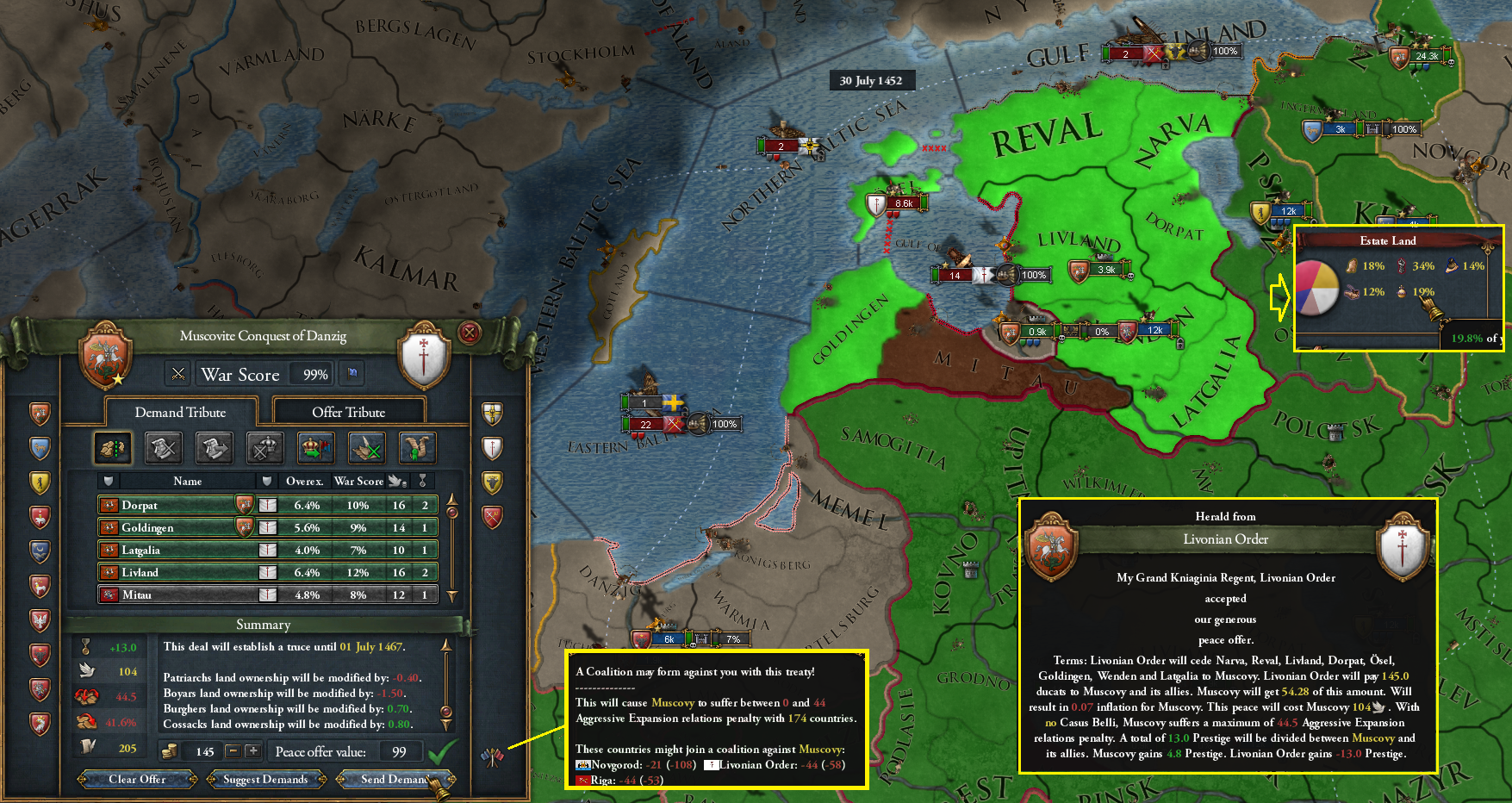This screenshot has width=1512, height=803.
Task: Click the ducats coin icon near 145
Action: (x=169, y=751)
